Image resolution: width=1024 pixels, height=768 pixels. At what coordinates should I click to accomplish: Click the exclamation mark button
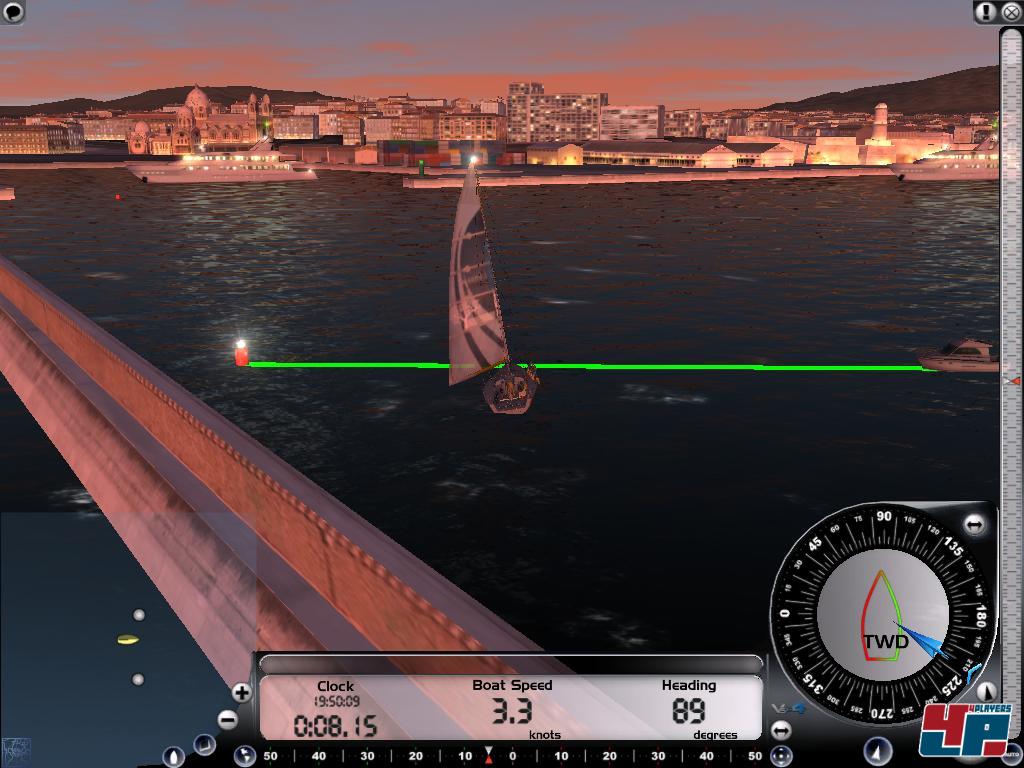pyautogui.click(x=987, y=12)
